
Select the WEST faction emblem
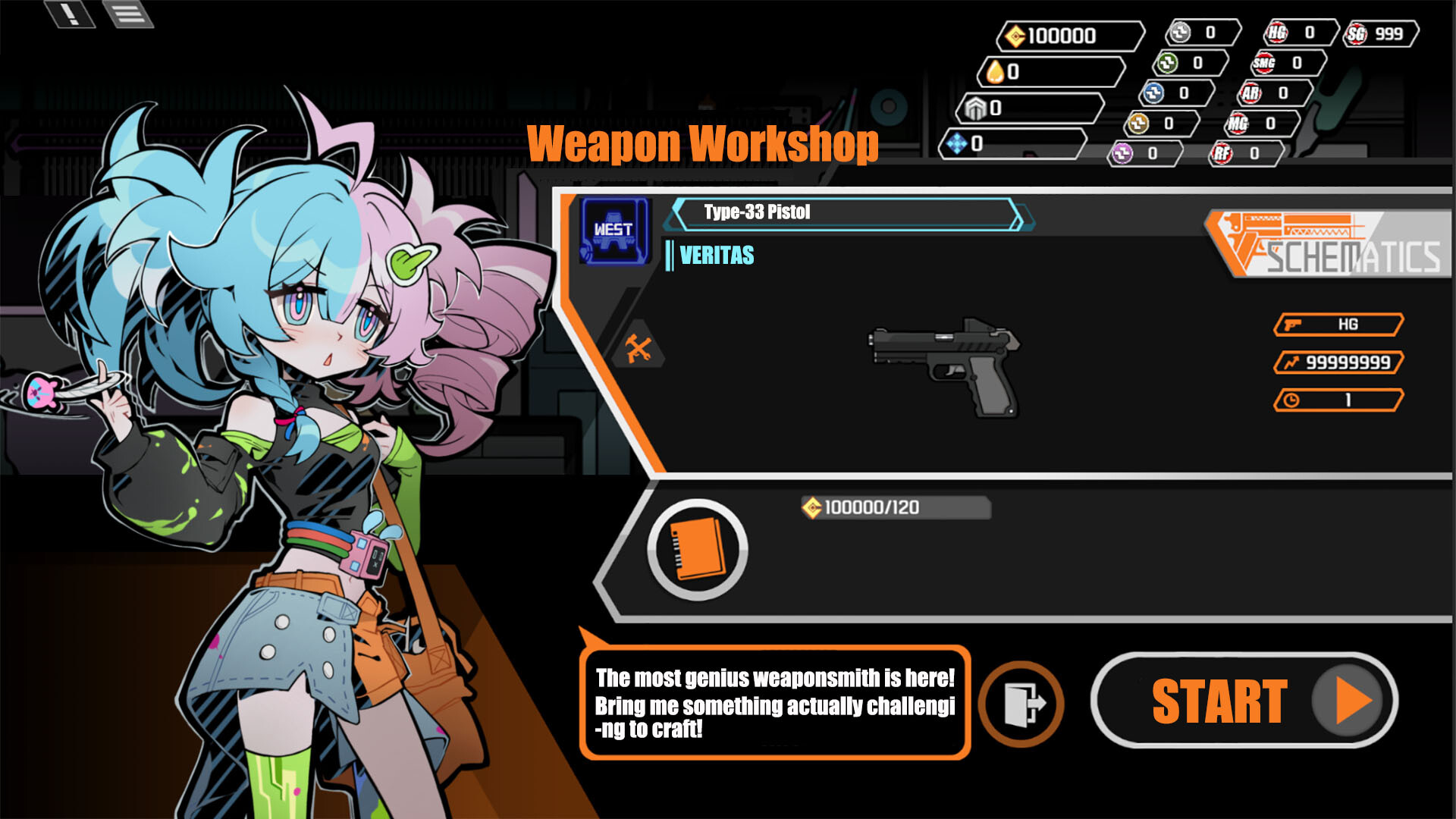click(x=614, y=231)
